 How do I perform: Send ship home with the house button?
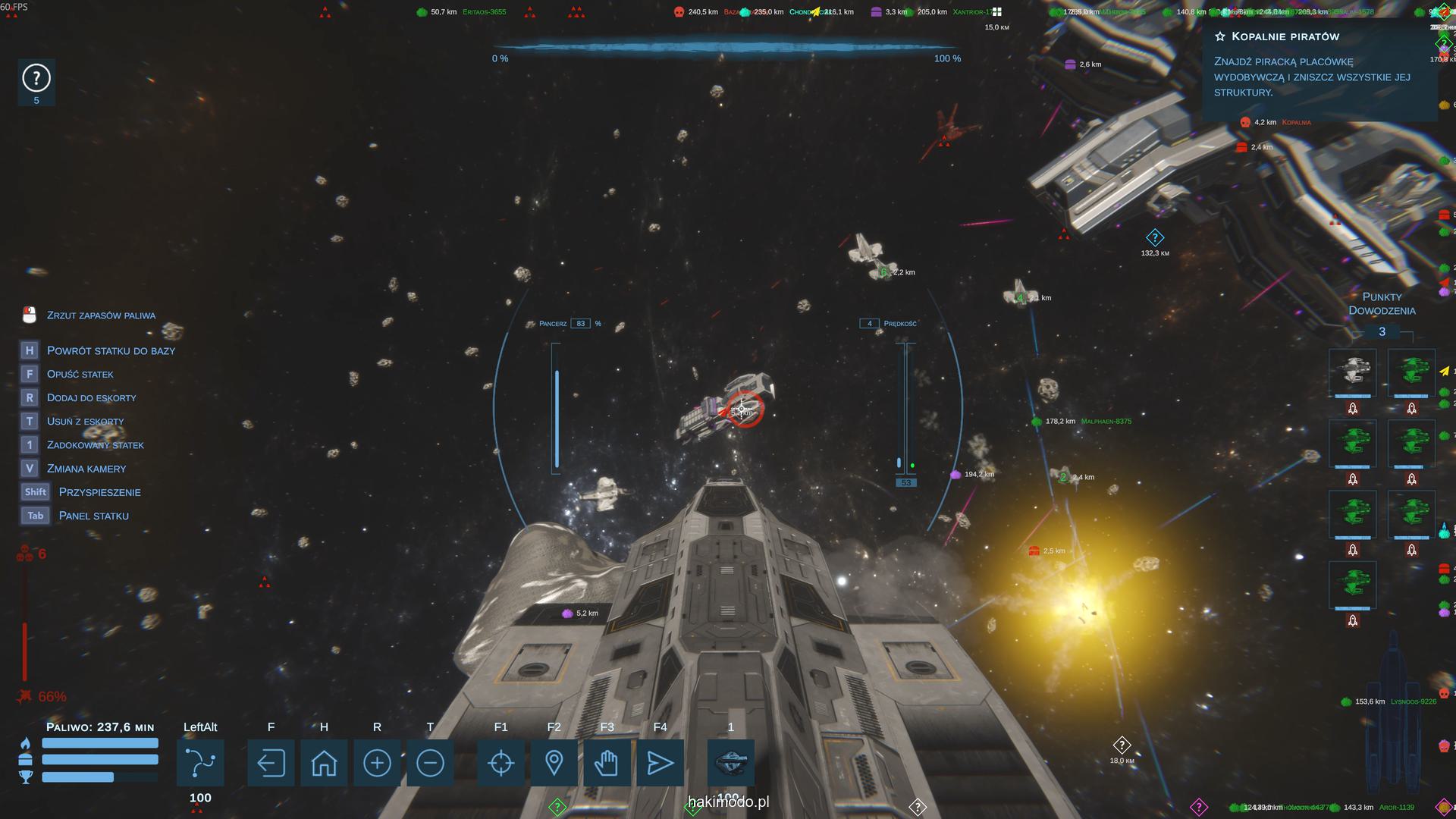324,763
